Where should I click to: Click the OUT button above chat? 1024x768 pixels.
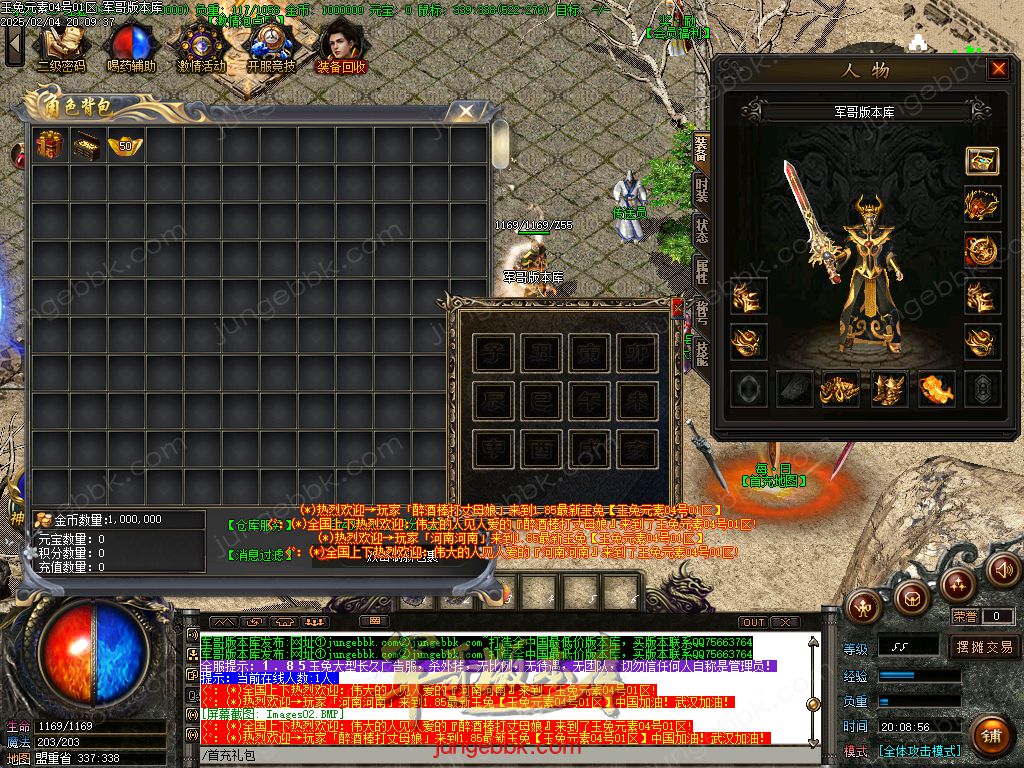[753, 622]
